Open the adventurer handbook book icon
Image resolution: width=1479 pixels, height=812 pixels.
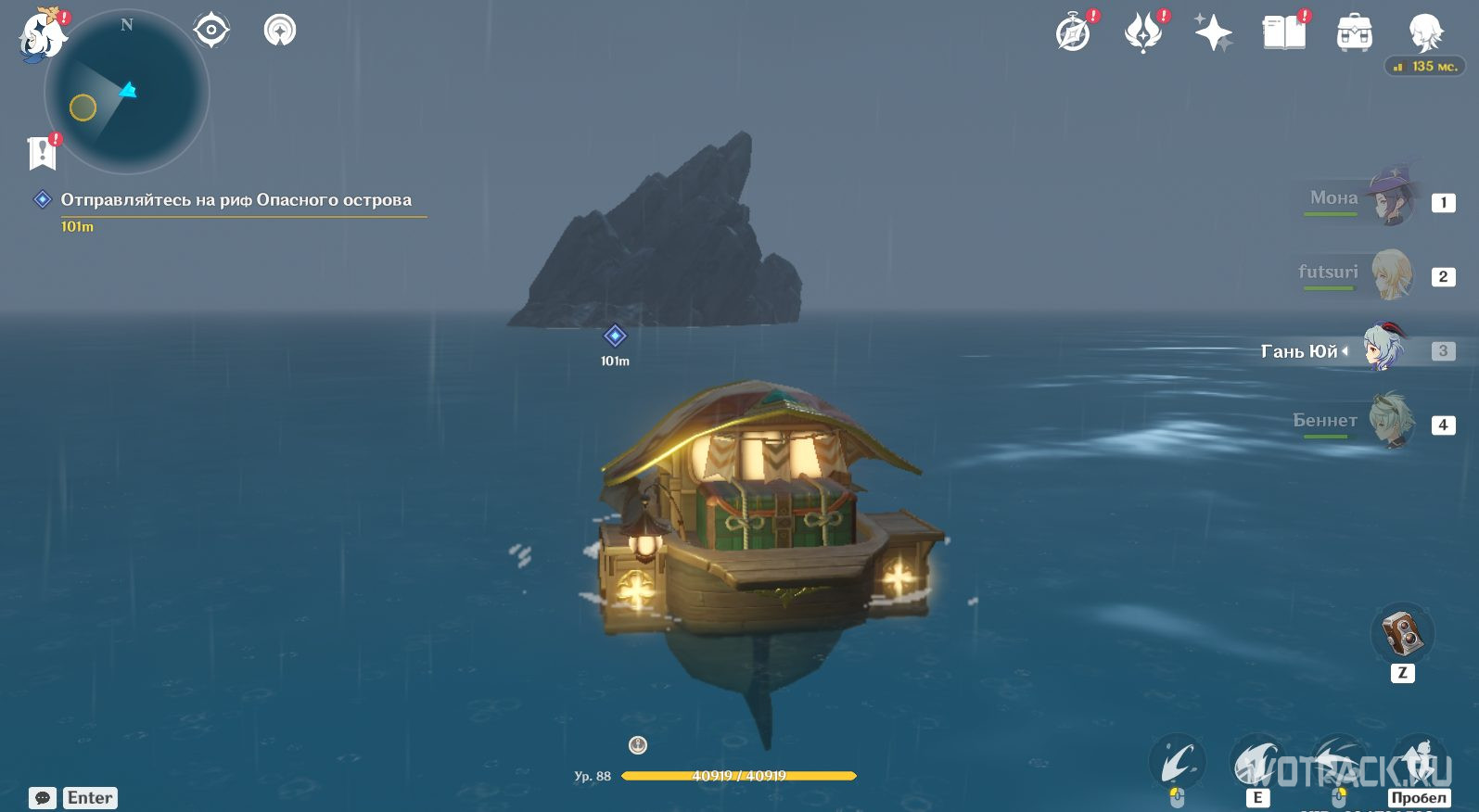tap(1283, 34)
